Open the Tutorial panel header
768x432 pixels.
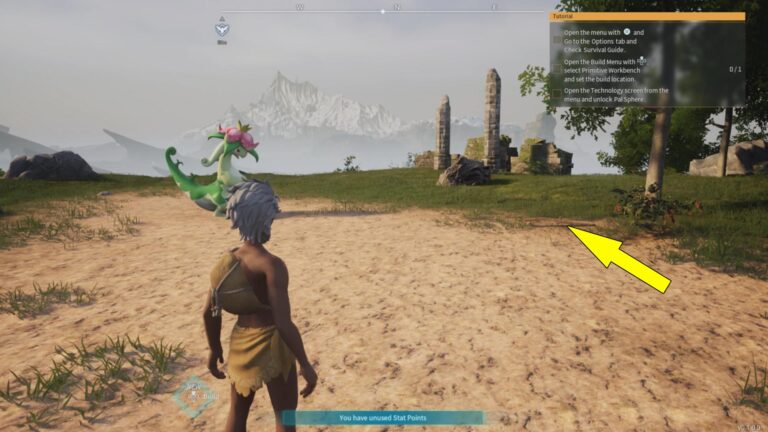648,16
